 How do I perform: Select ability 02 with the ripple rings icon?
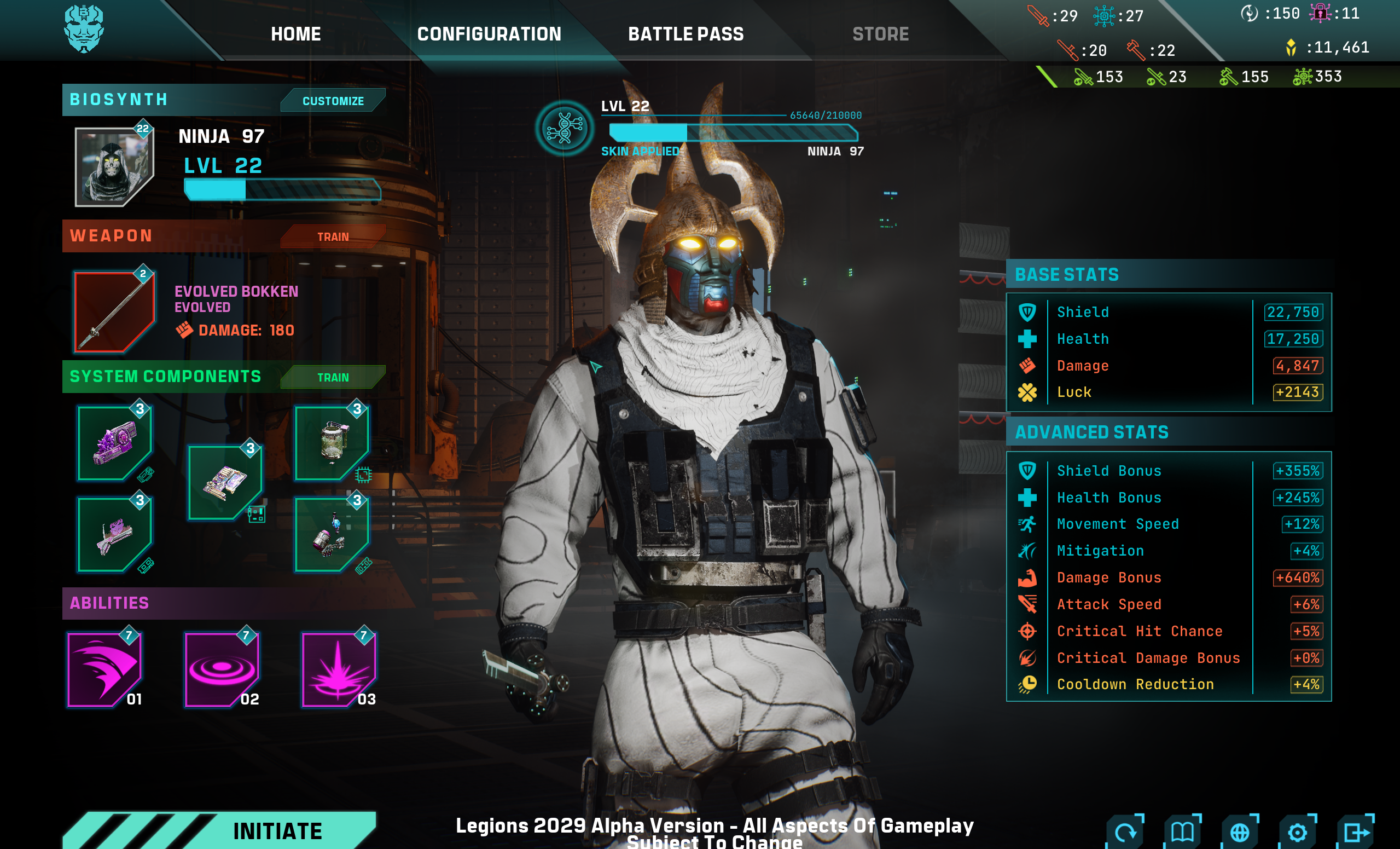222,669
